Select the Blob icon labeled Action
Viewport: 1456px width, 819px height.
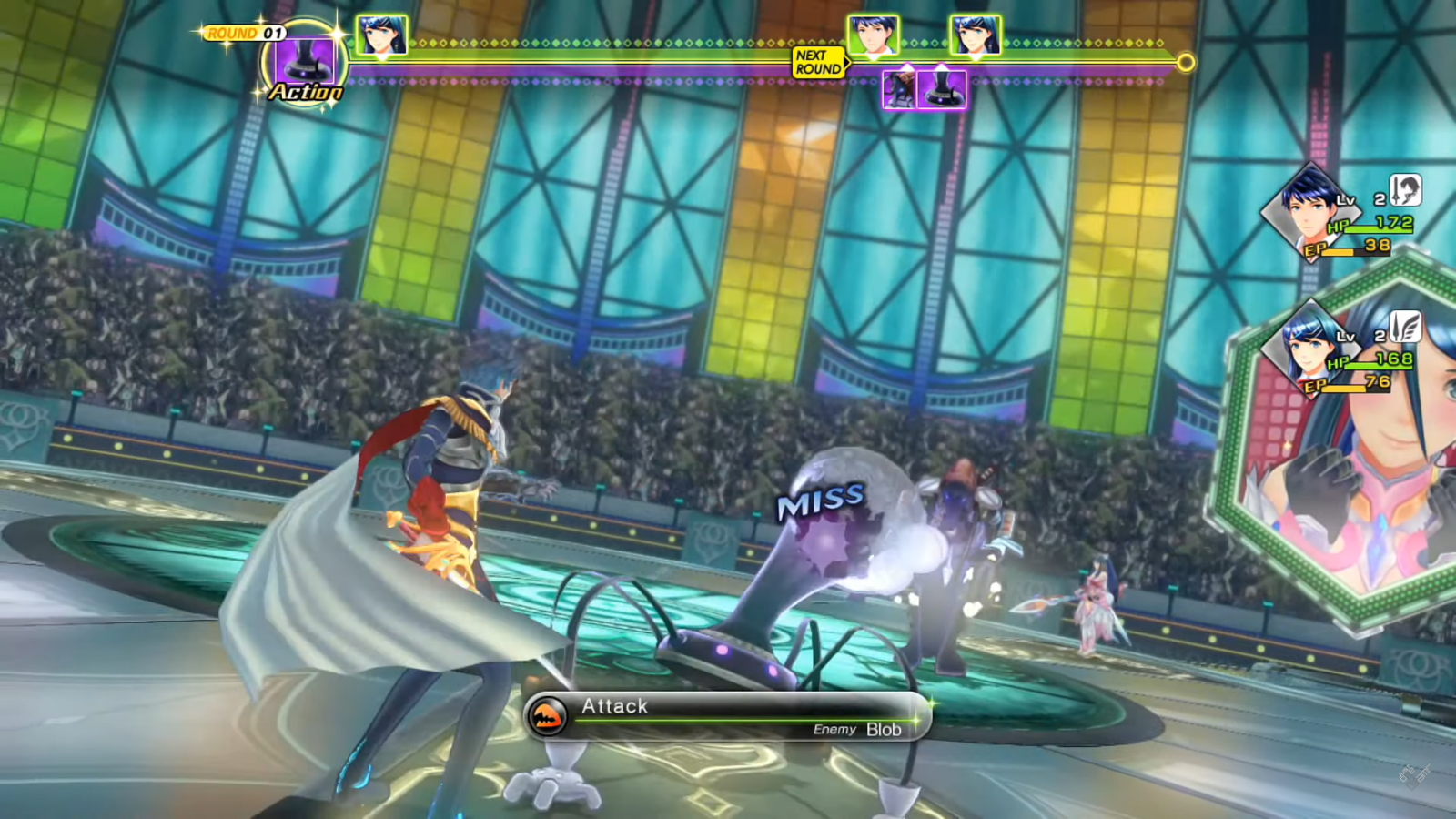tap(304, 62)
